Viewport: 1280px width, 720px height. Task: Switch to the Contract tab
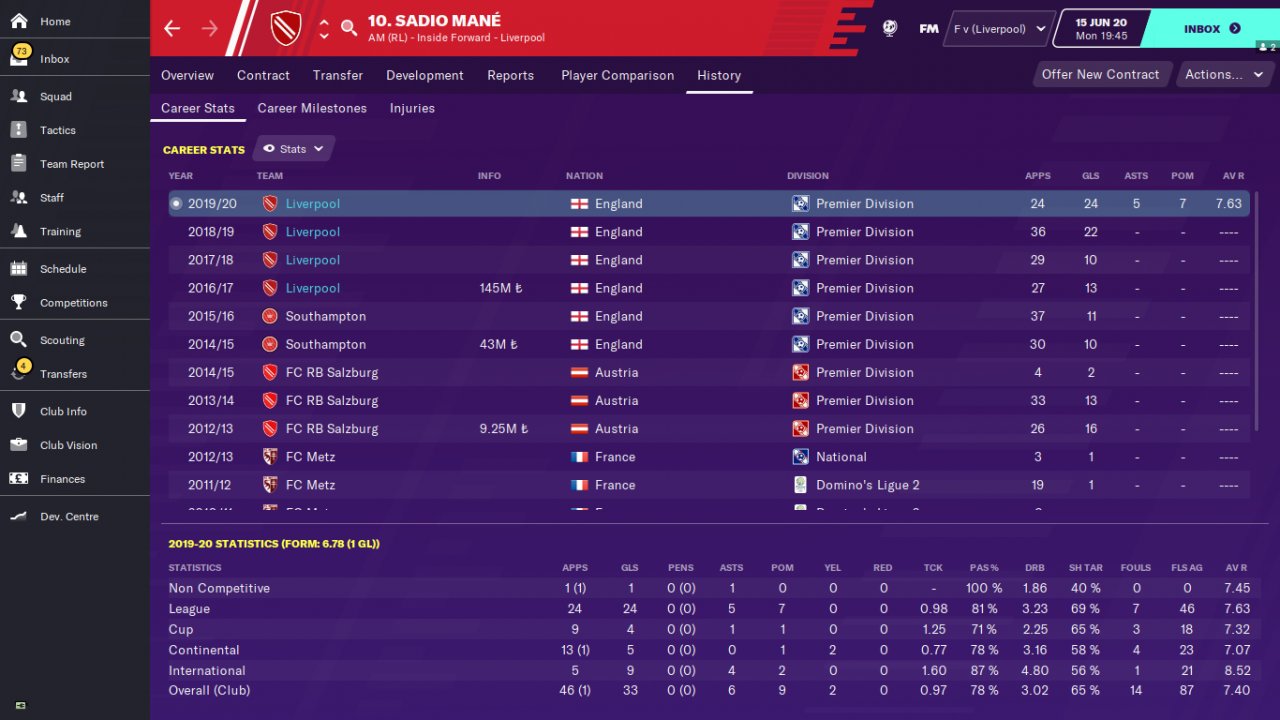263,75
